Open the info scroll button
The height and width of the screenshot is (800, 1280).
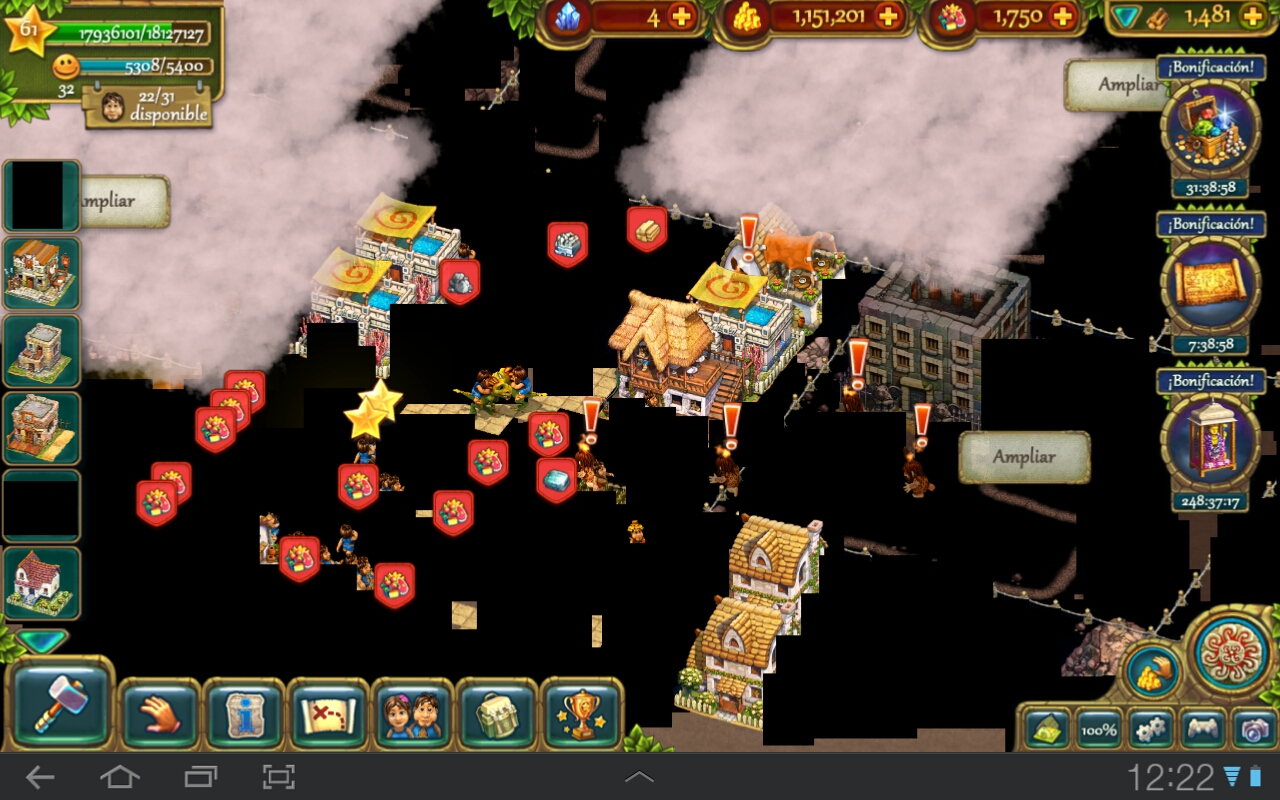click(x=243, y=714)
